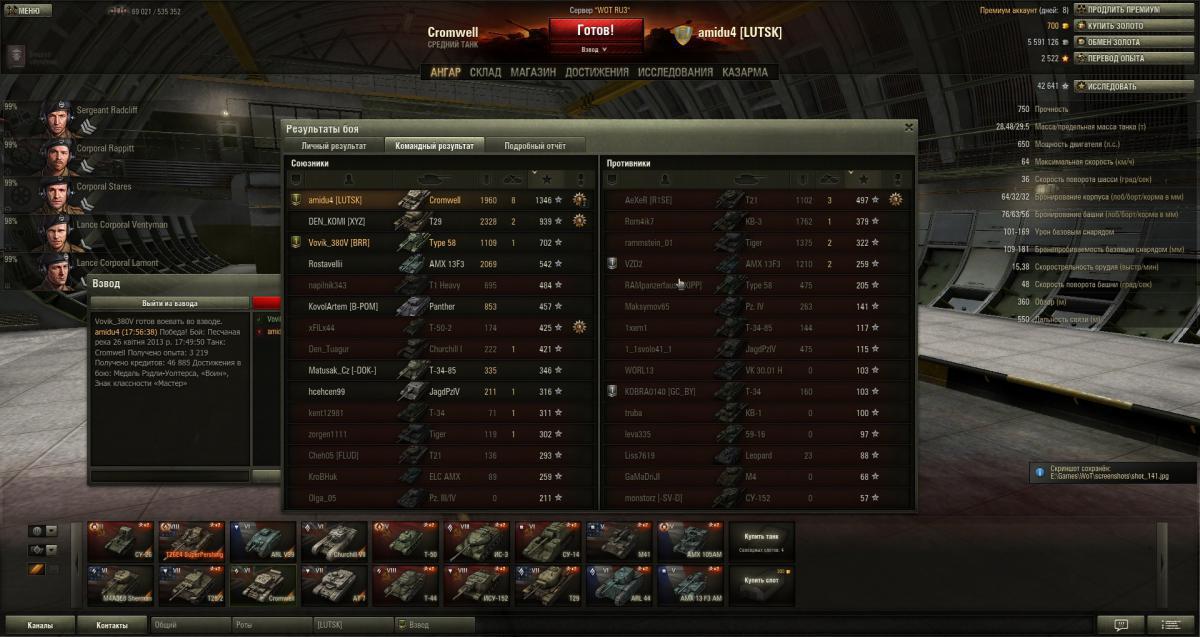The image size is (1200, 637).
Task: Open the ИССЛЕДОВАНИЯ section
Action: pos(675,72)
